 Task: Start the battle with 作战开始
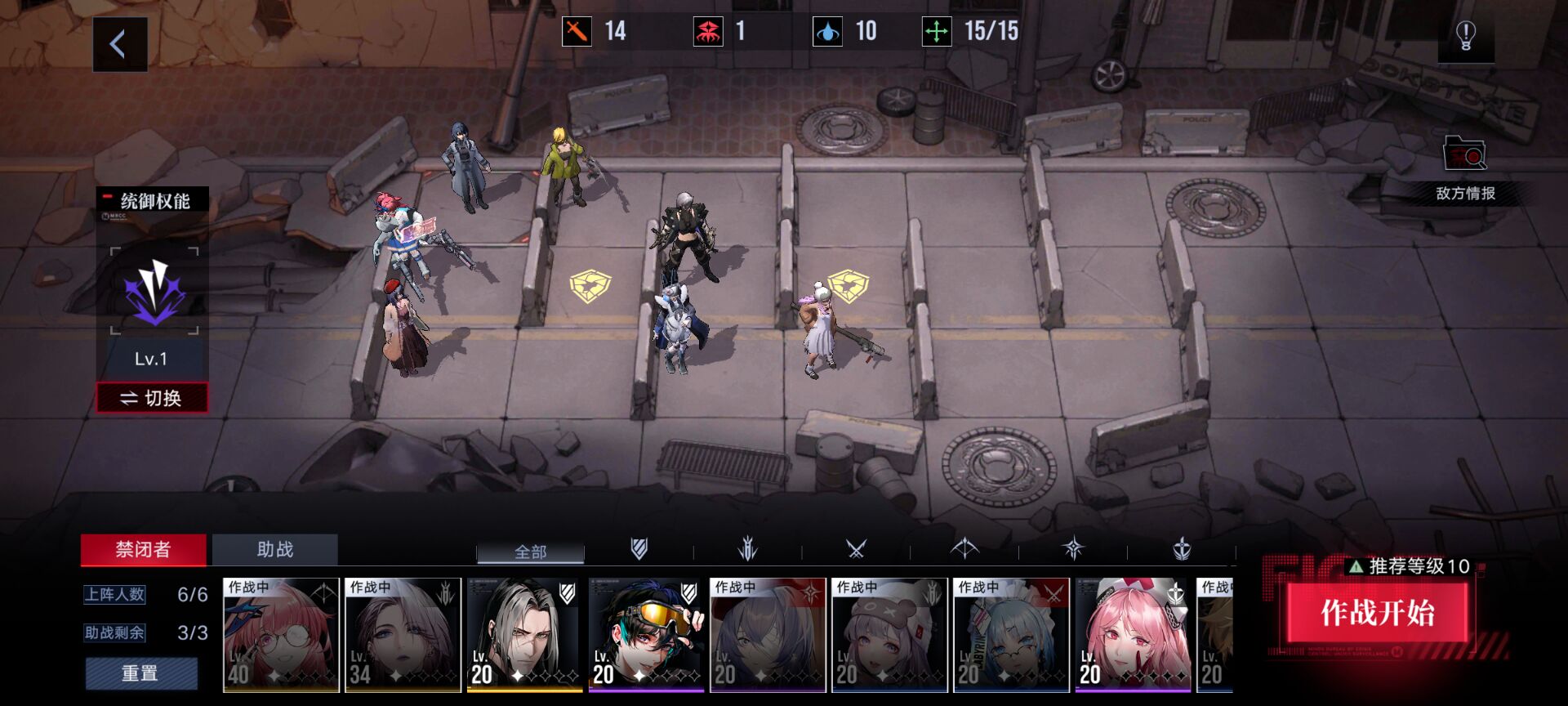pyautogui.click(x=1377, y=613)
